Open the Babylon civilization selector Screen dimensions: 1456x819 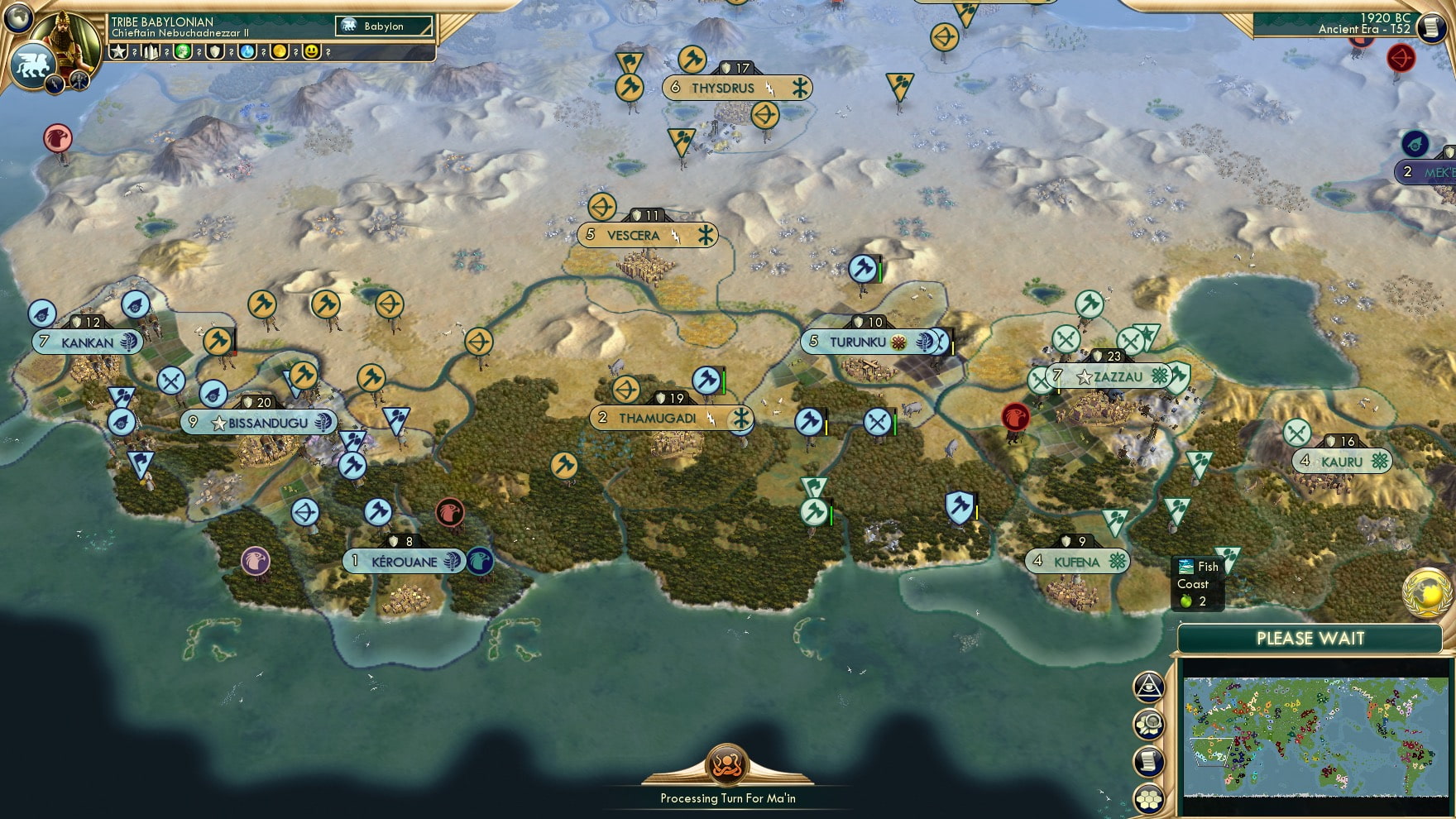pyautogui.click(x=383, y=26)
